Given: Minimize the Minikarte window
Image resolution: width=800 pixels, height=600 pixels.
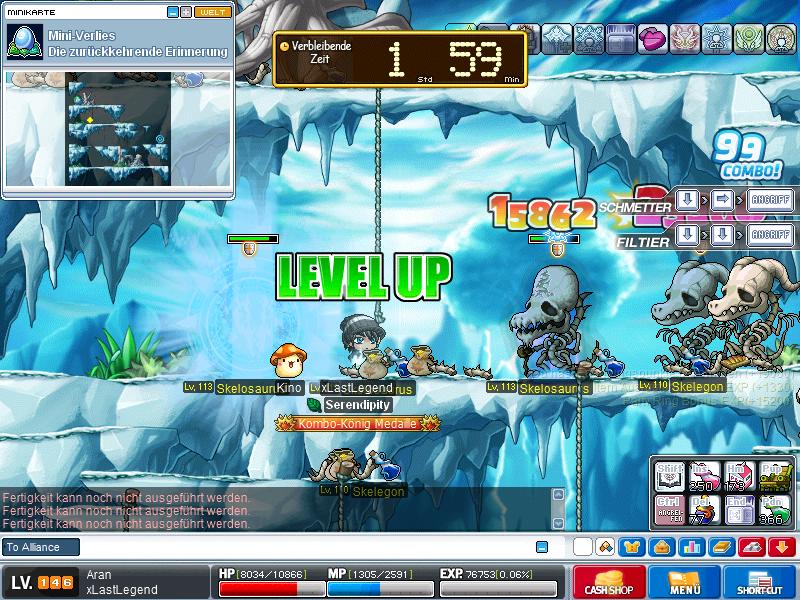Looking at the screenshot, I should pos(172,12).
